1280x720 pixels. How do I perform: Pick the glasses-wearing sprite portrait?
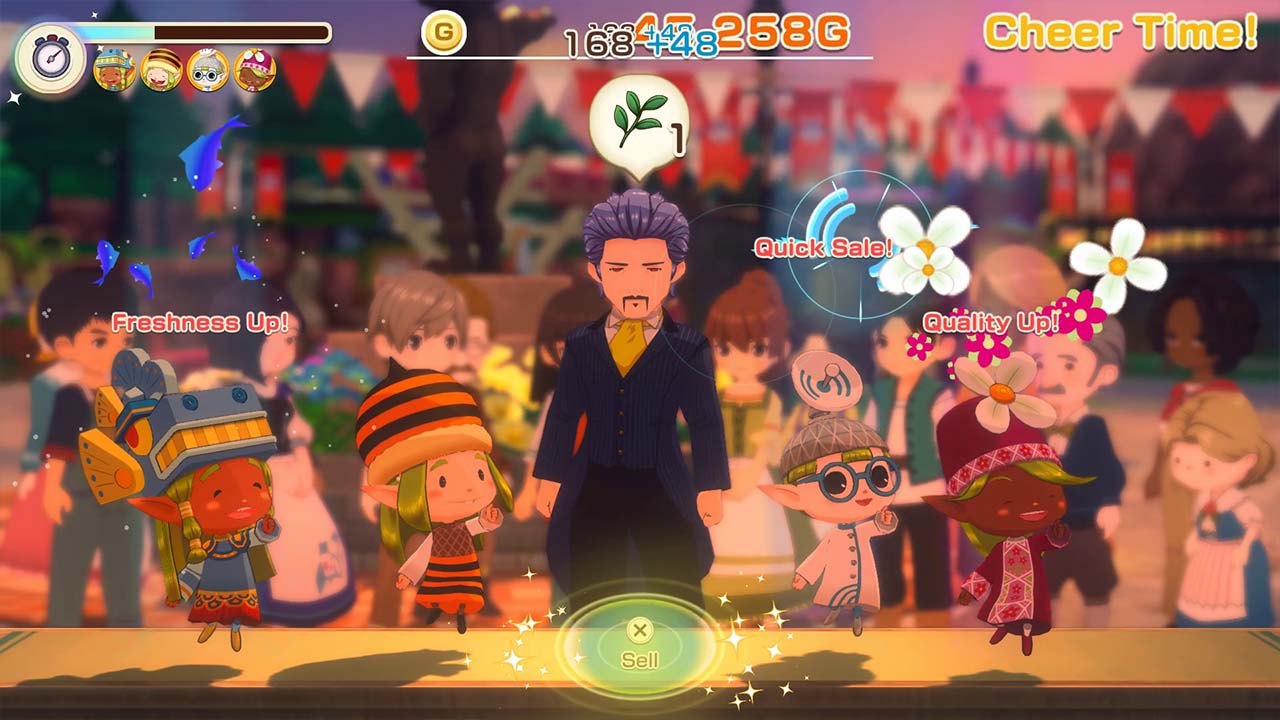coord(208,70)
